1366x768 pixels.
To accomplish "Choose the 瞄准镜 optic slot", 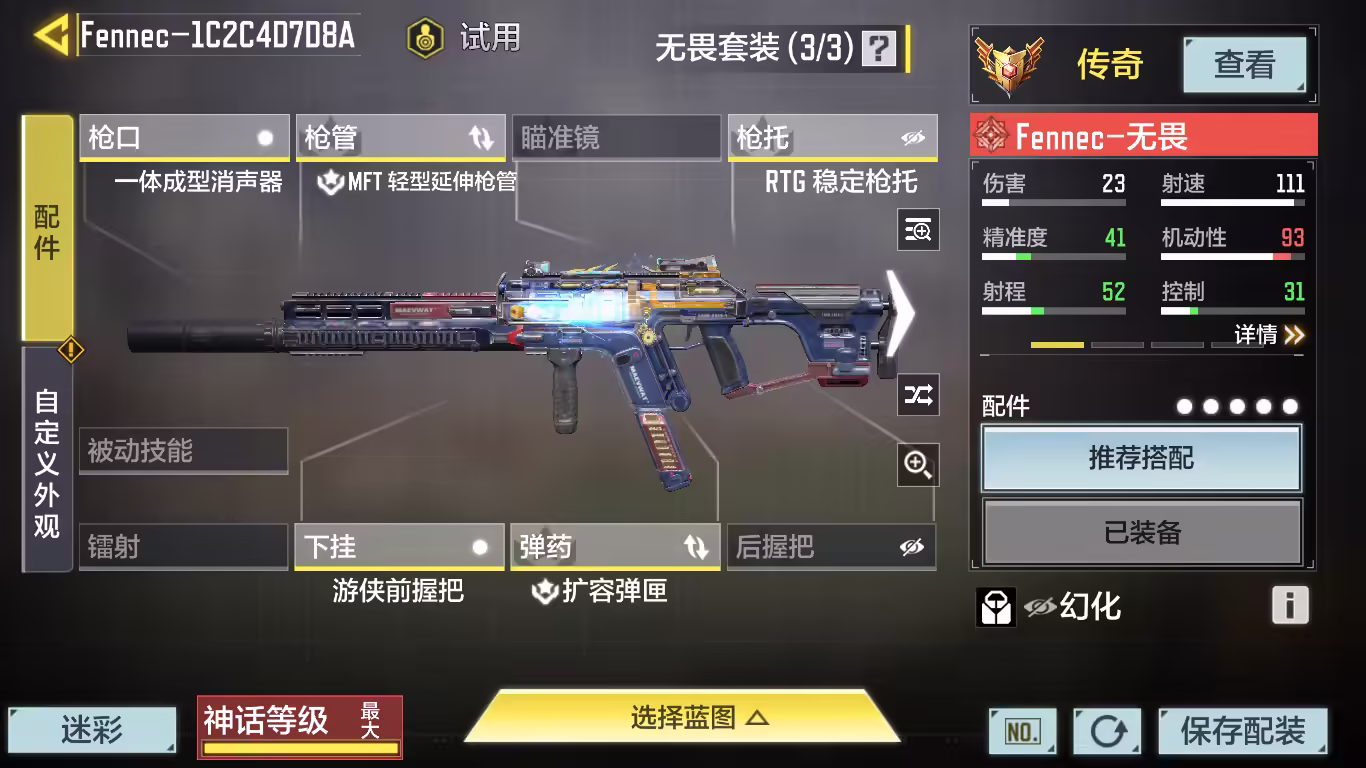I will [615, 138].
